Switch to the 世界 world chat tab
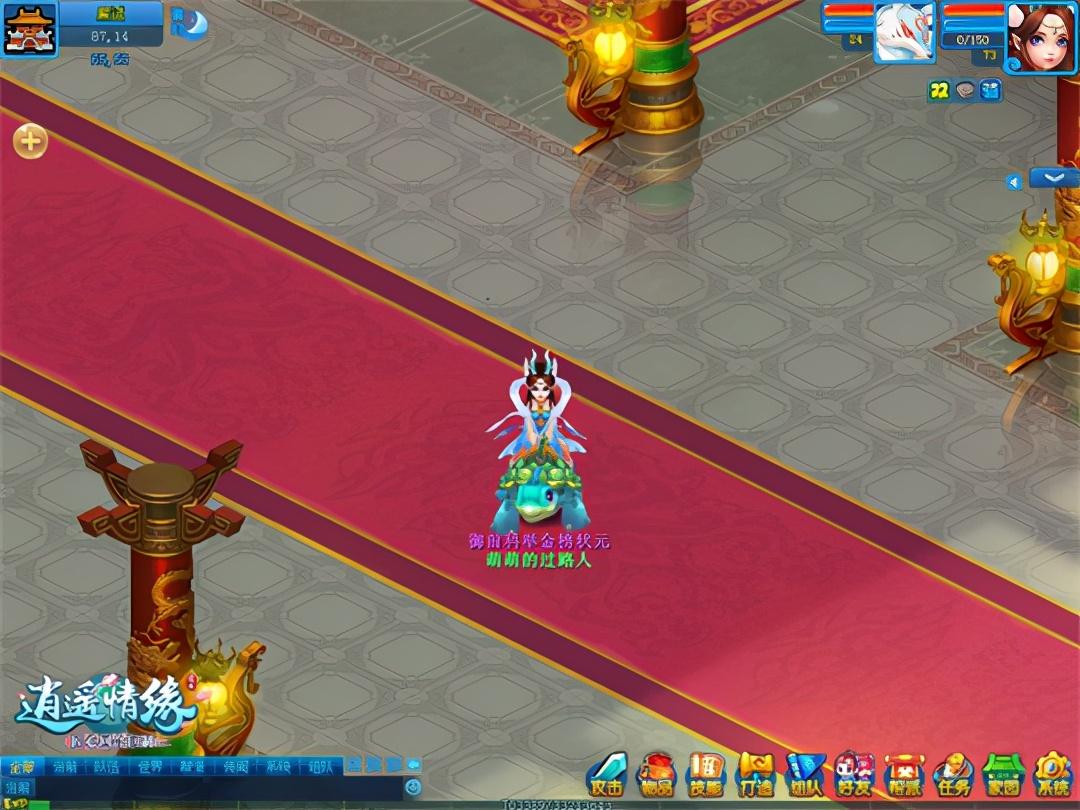The width and height of the screenshot is (1080, 810). 150,767
